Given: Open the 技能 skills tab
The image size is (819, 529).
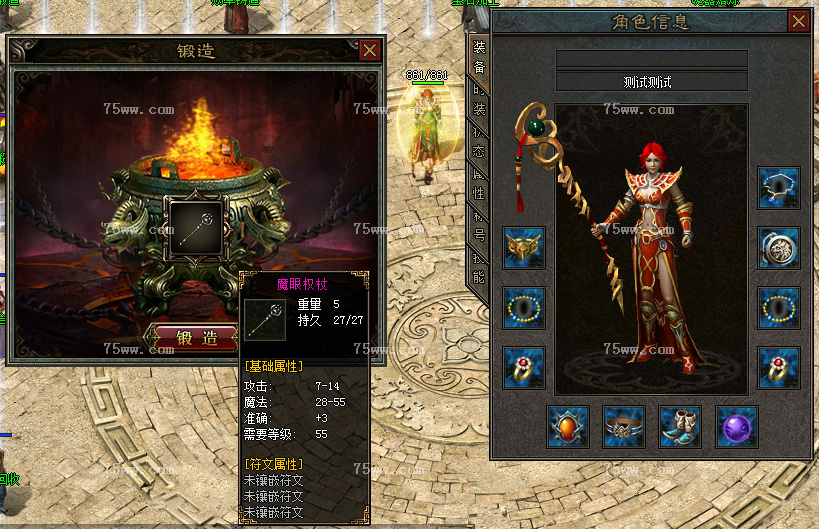Looking at the screenshot, I should pyautogui.click(x=479, y=268).
